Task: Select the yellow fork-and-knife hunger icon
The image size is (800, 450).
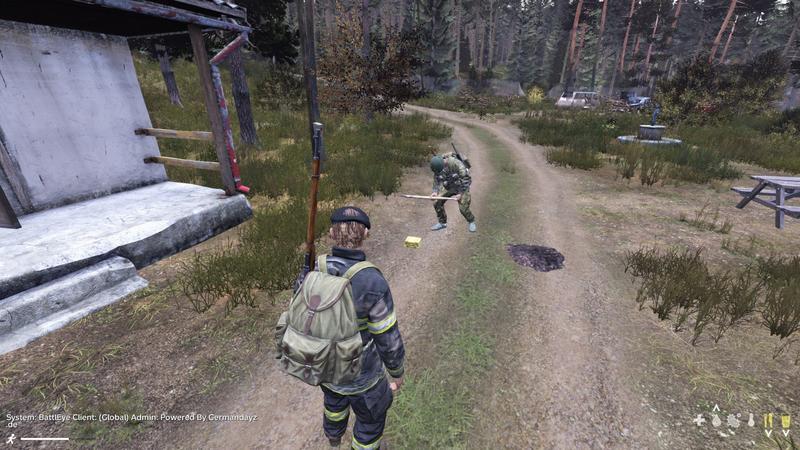Action: pos(768,421)
